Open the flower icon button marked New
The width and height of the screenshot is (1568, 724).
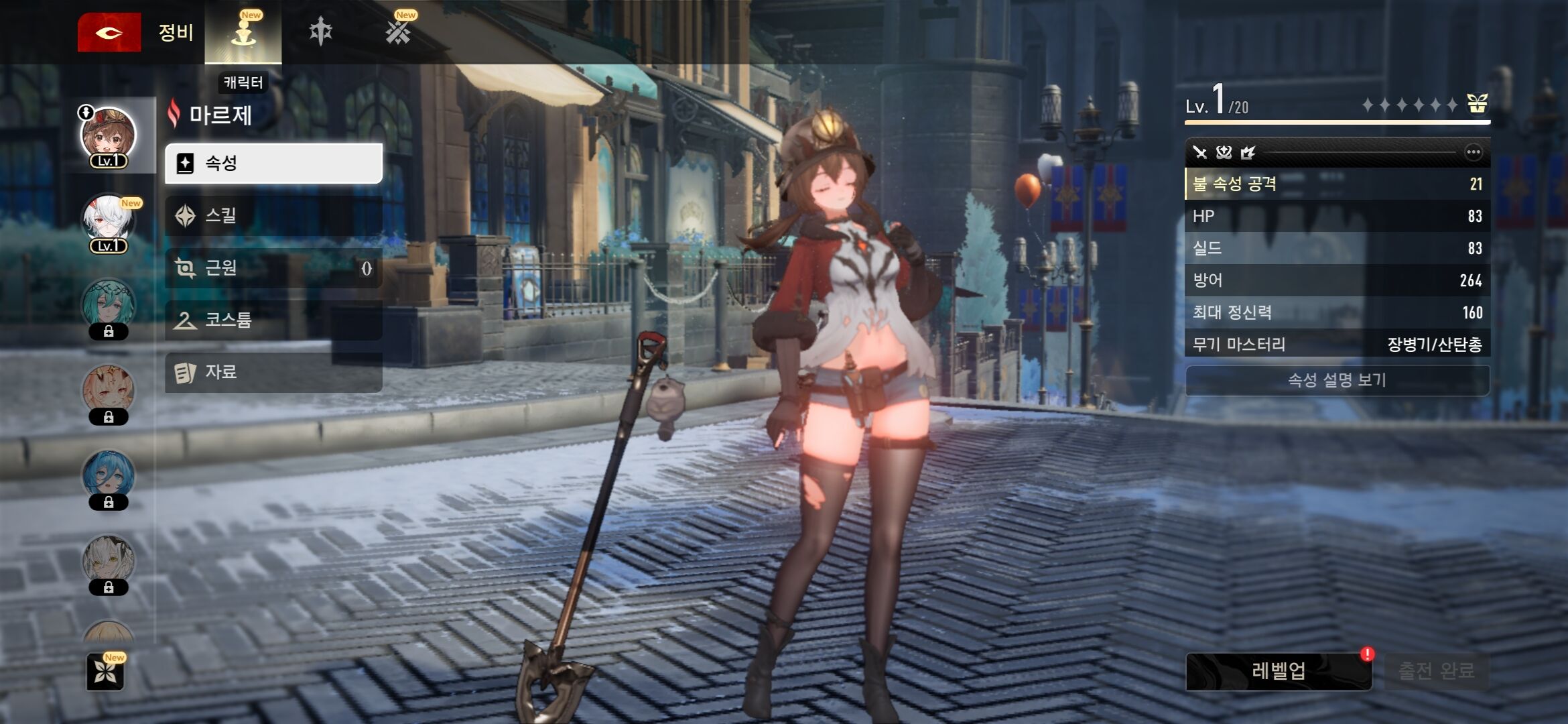click(106, 672)
